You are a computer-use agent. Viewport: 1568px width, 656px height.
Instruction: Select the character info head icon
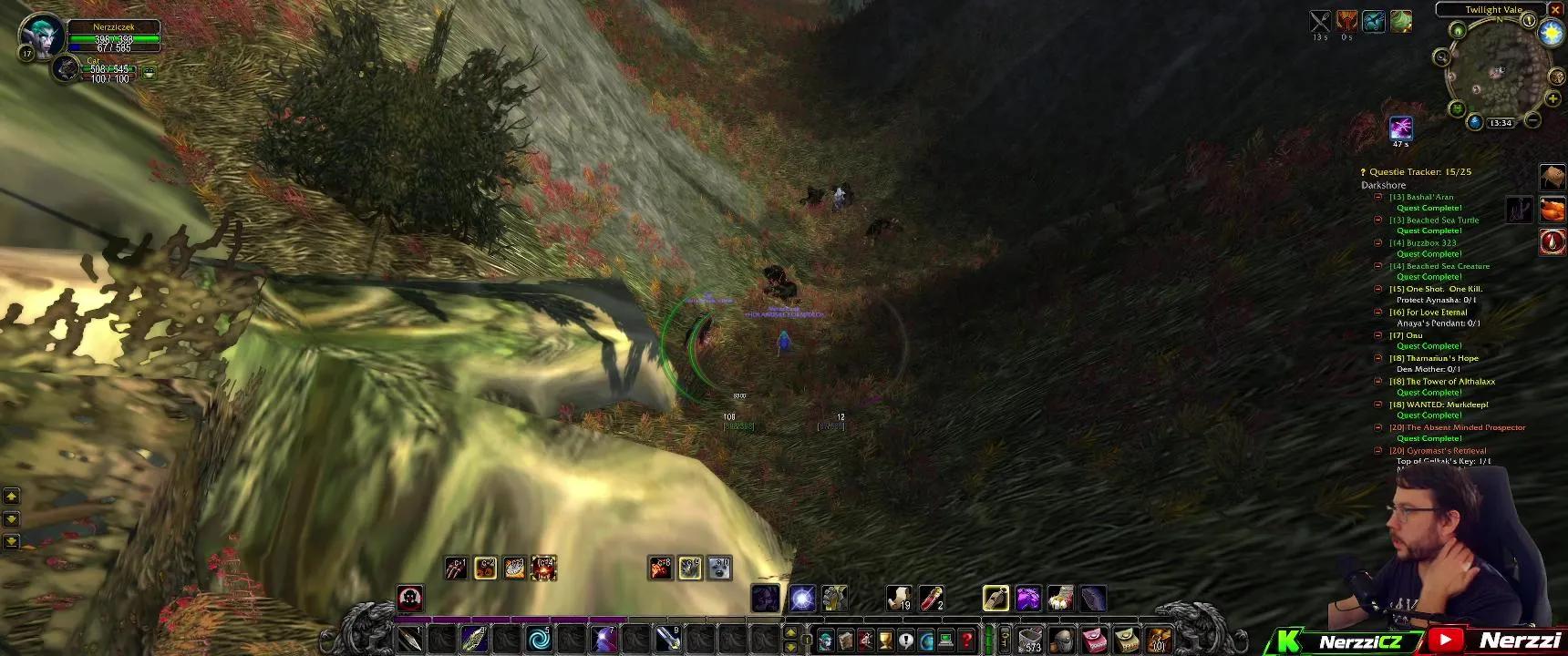click(825, 639)
